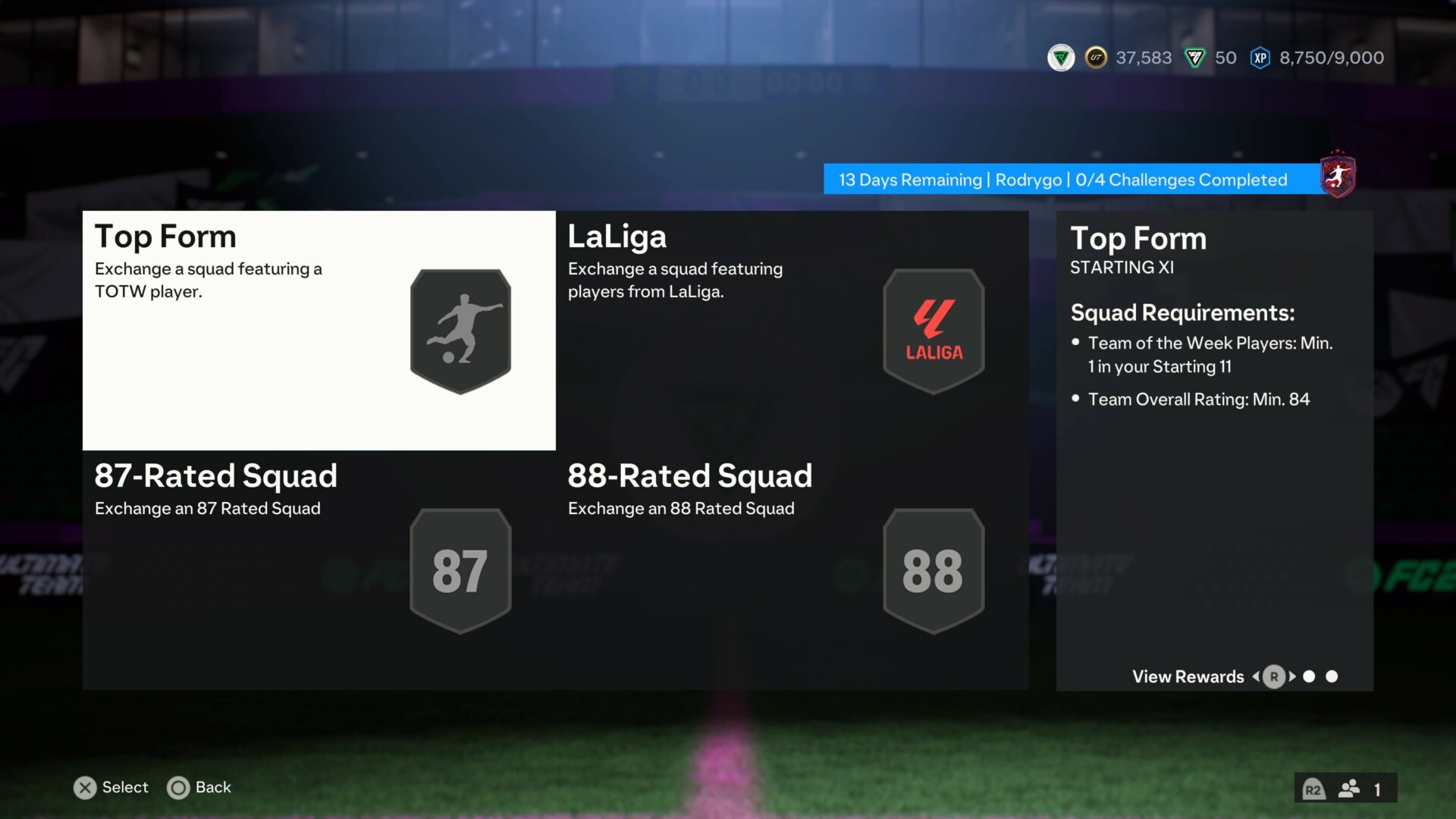Click the R2 trigger icon indicator
Image resolution: width=1456 pixels, height=819 pixels.
(x=1314, y=788)
